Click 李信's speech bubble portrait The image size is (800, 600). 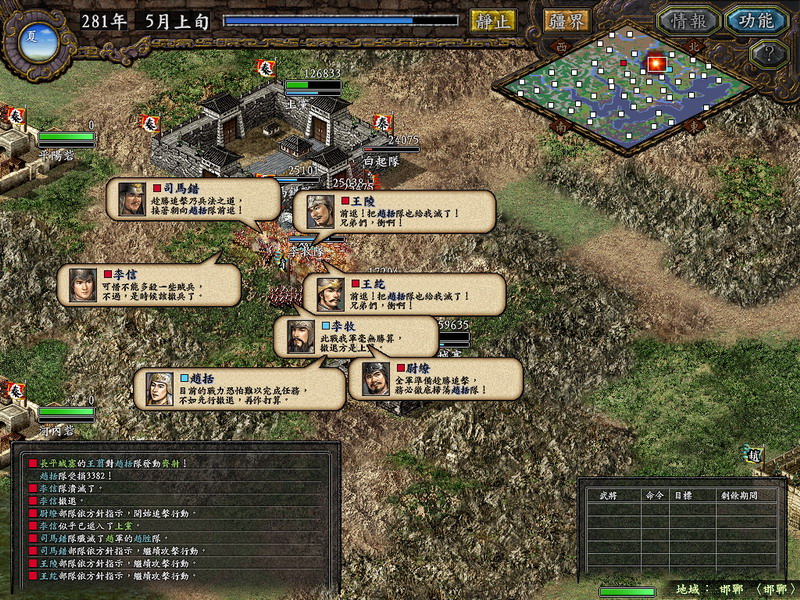pyautogui.click(x=82, y=285)
